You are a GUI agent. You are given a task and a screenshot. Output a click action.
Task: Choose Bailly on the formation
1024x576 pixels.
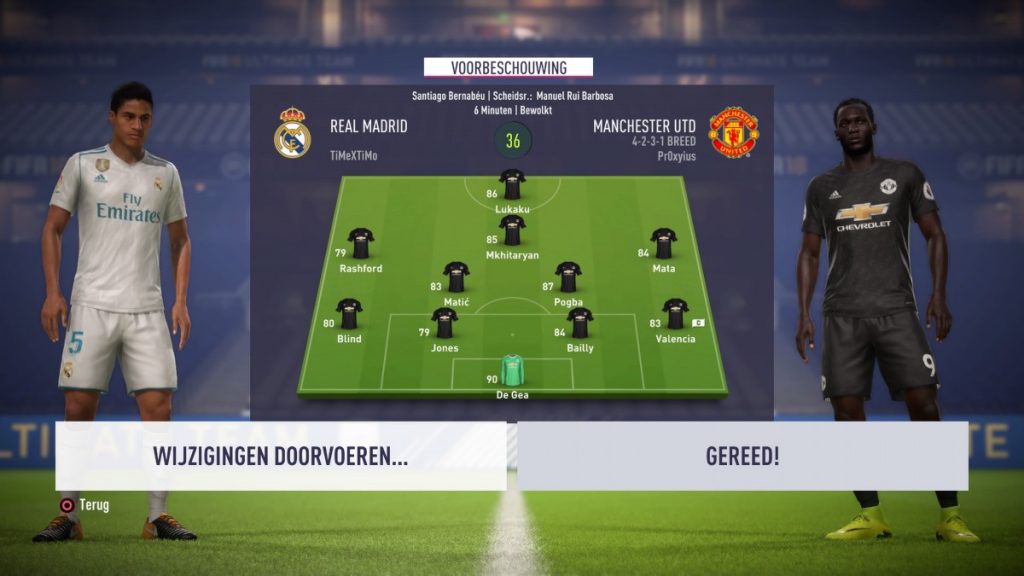[580, 323]
